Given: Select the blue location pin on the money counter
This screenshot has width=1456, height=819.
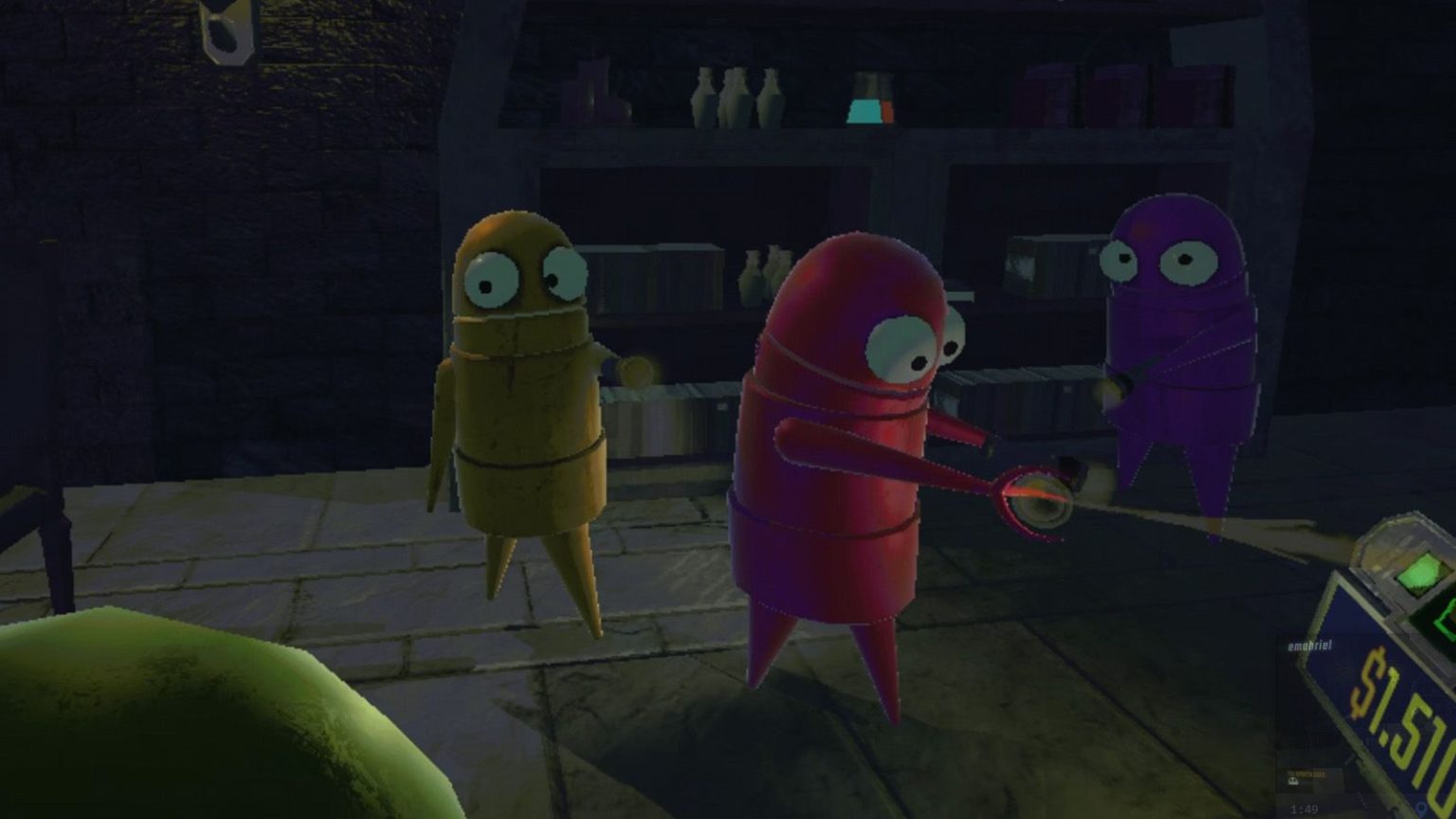Looking at the screenshot, I should click(1421, 807).
